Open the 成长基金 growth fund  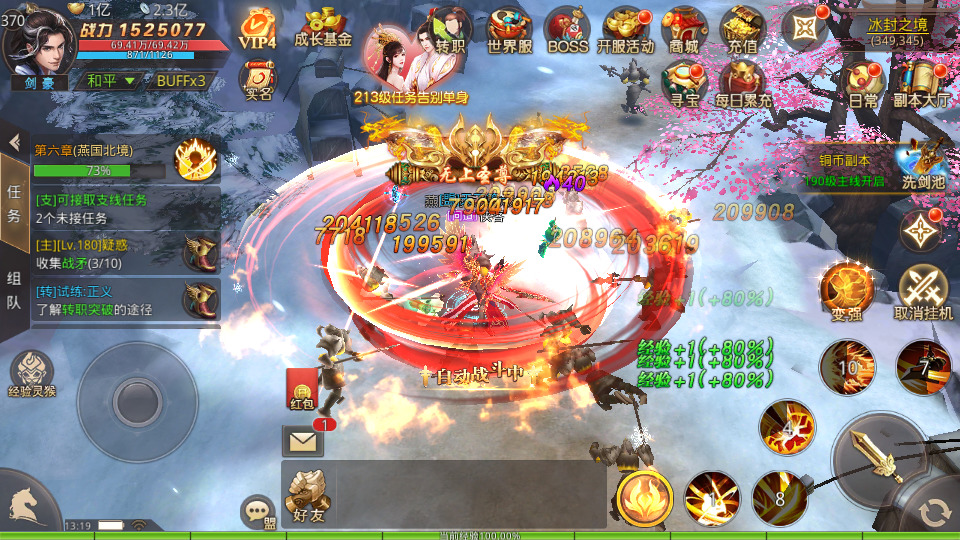[324, 29]
